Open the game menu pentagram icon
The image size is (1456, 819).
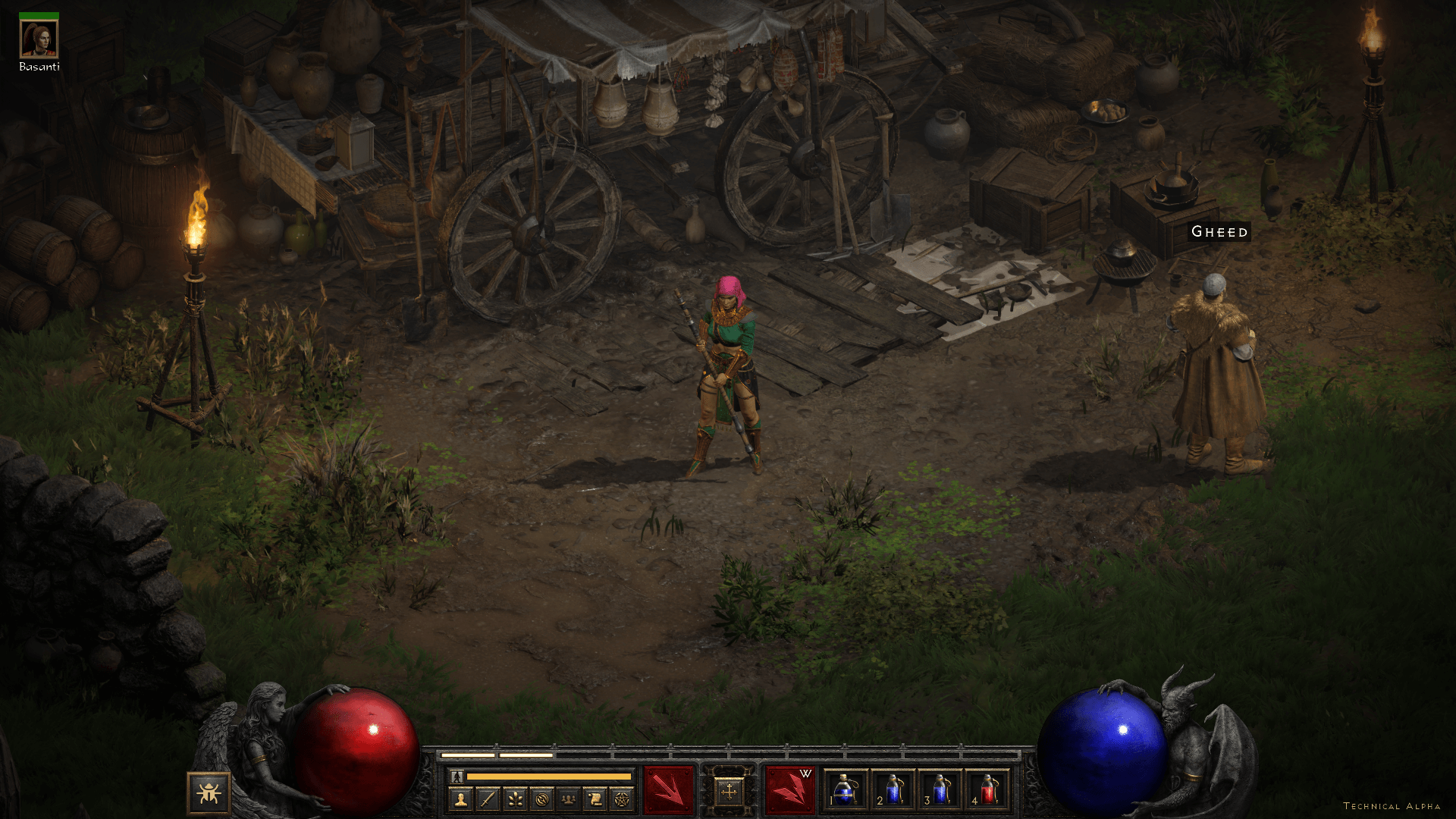[622, 799]
